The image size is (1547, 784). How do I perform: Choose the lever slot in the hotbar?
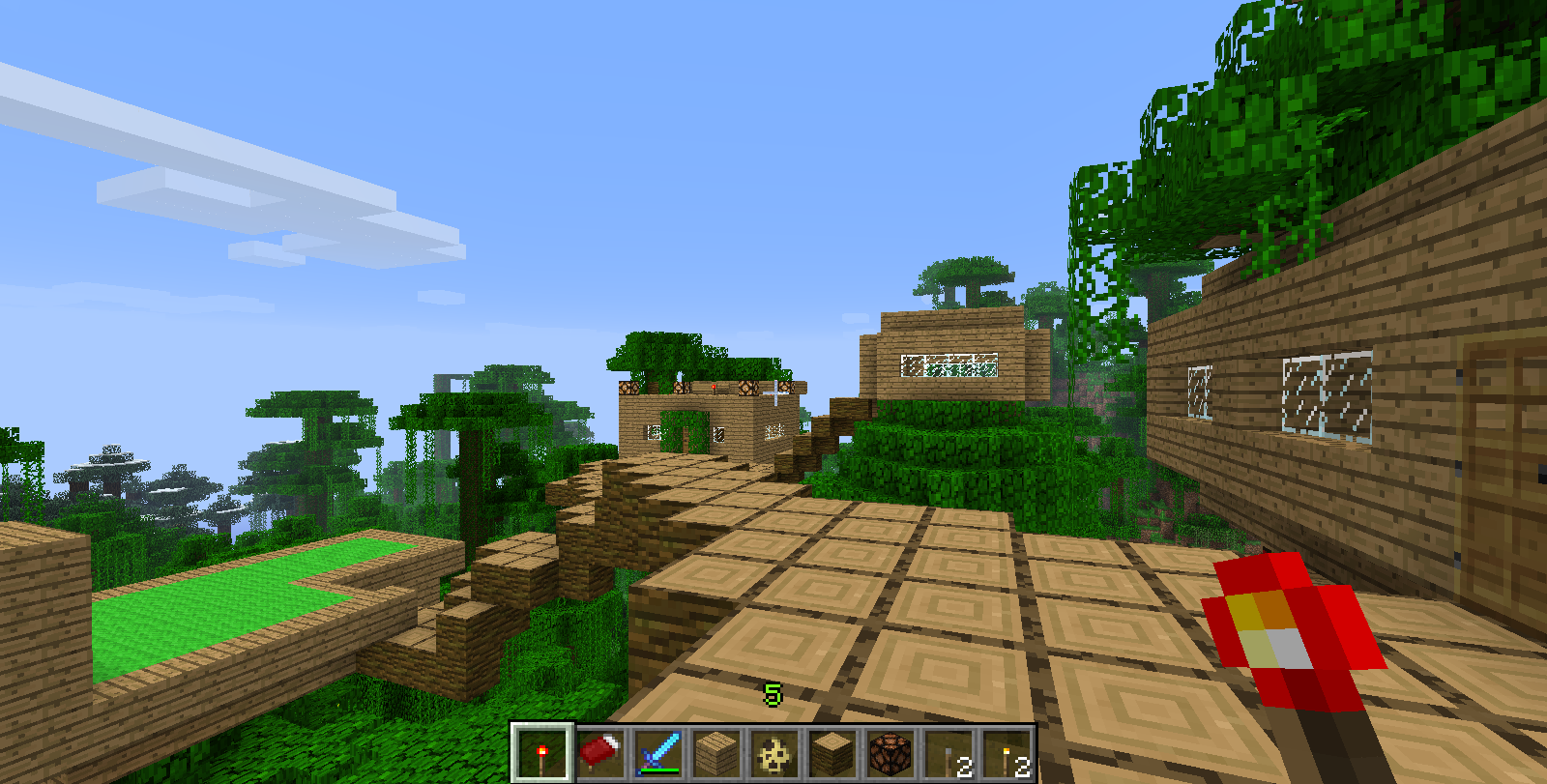click(x=949, y=753)
